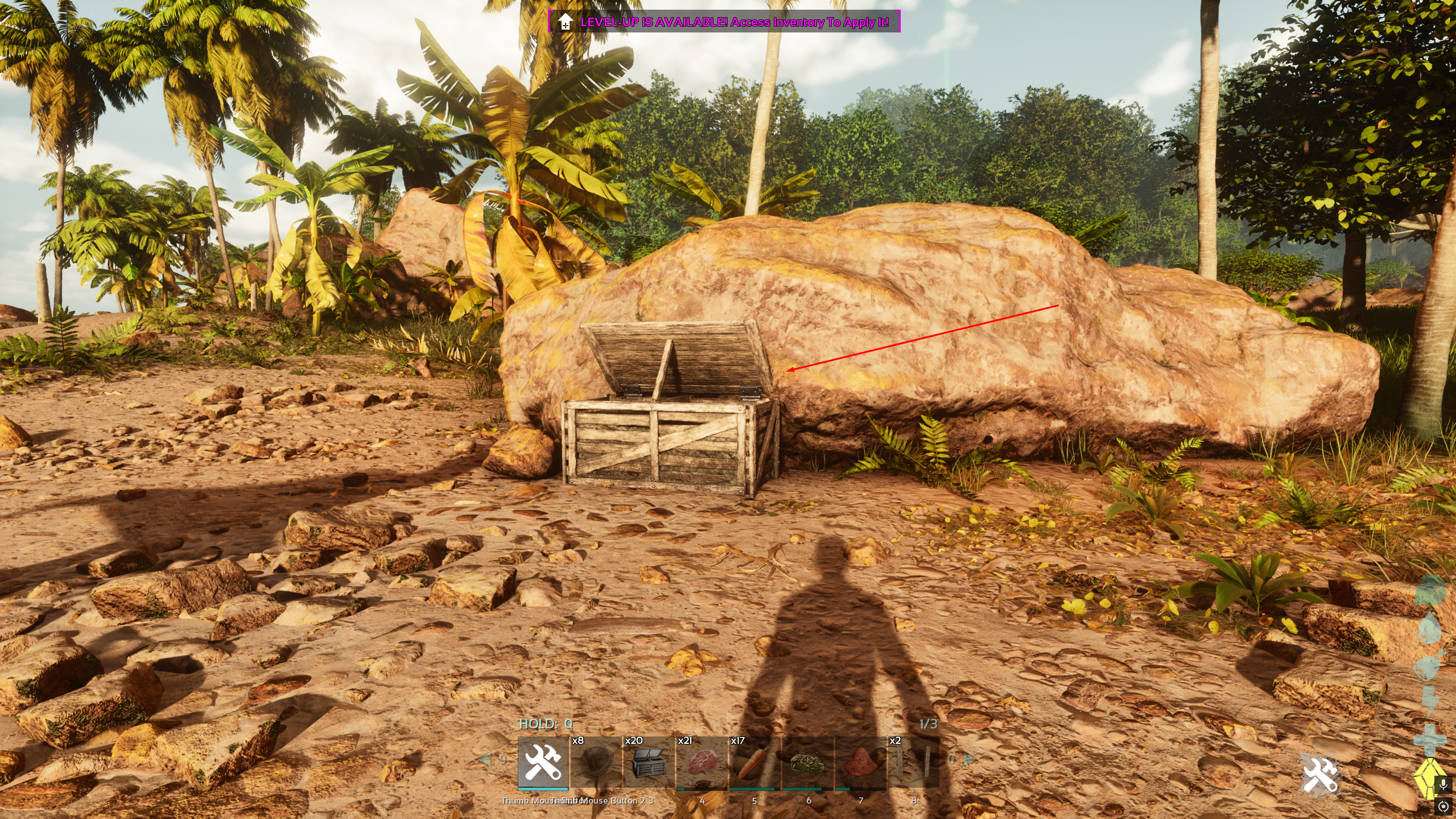This screenshot has height=819, width=1456.
Task: Select the round brown item stacked x8
Action: tap(596, 762)
